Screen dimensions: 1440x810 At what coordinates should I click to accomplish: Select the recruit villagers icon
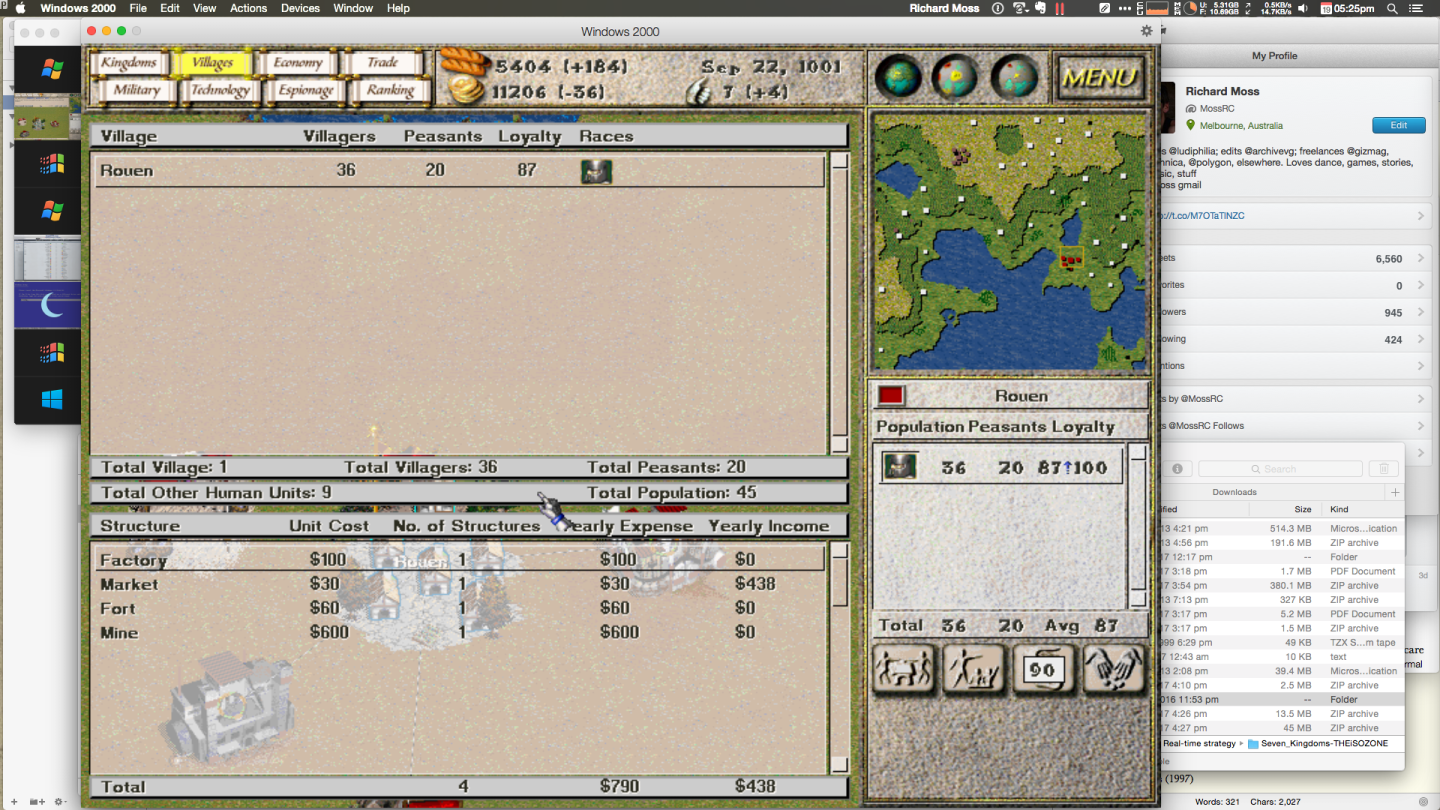point(973,668)
